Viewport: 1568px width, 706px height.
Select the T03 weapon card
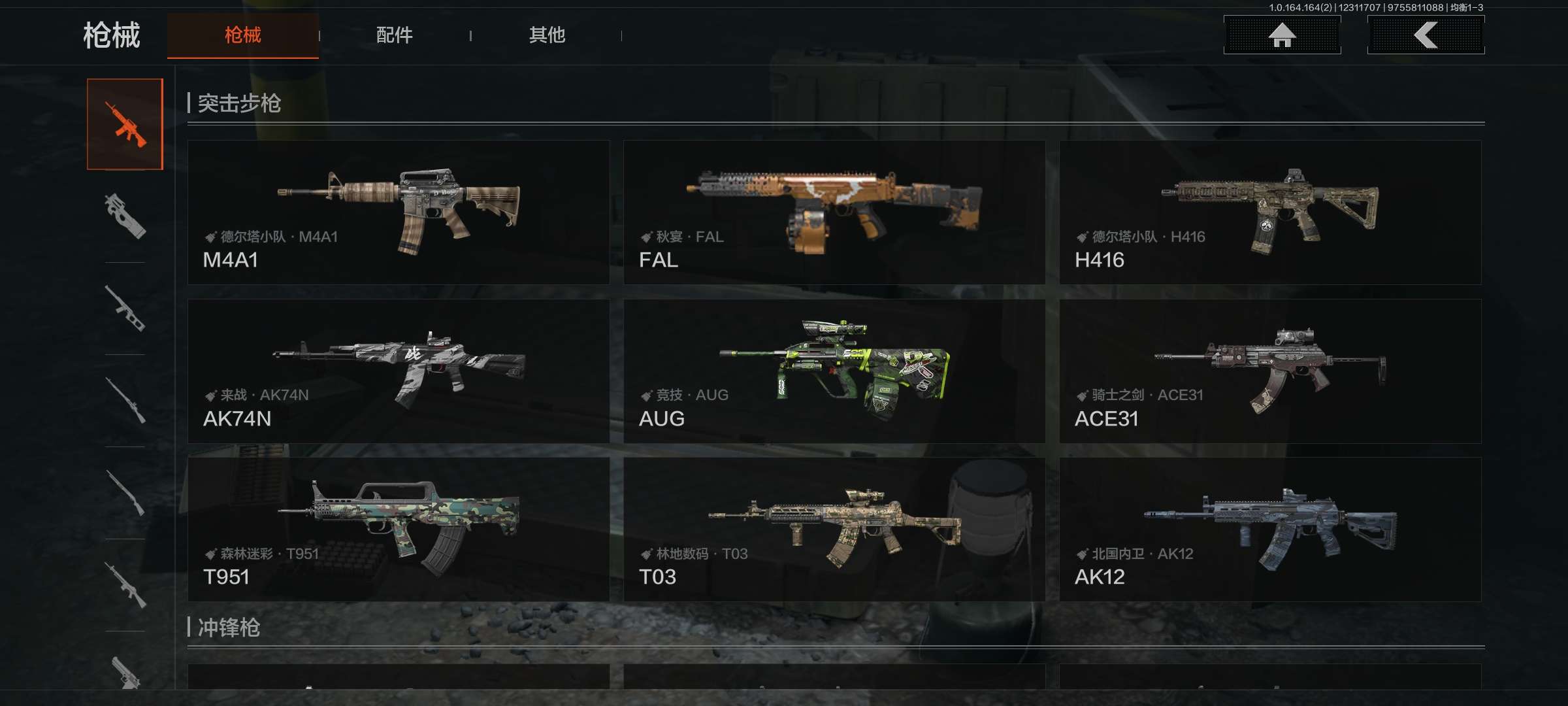834,529
